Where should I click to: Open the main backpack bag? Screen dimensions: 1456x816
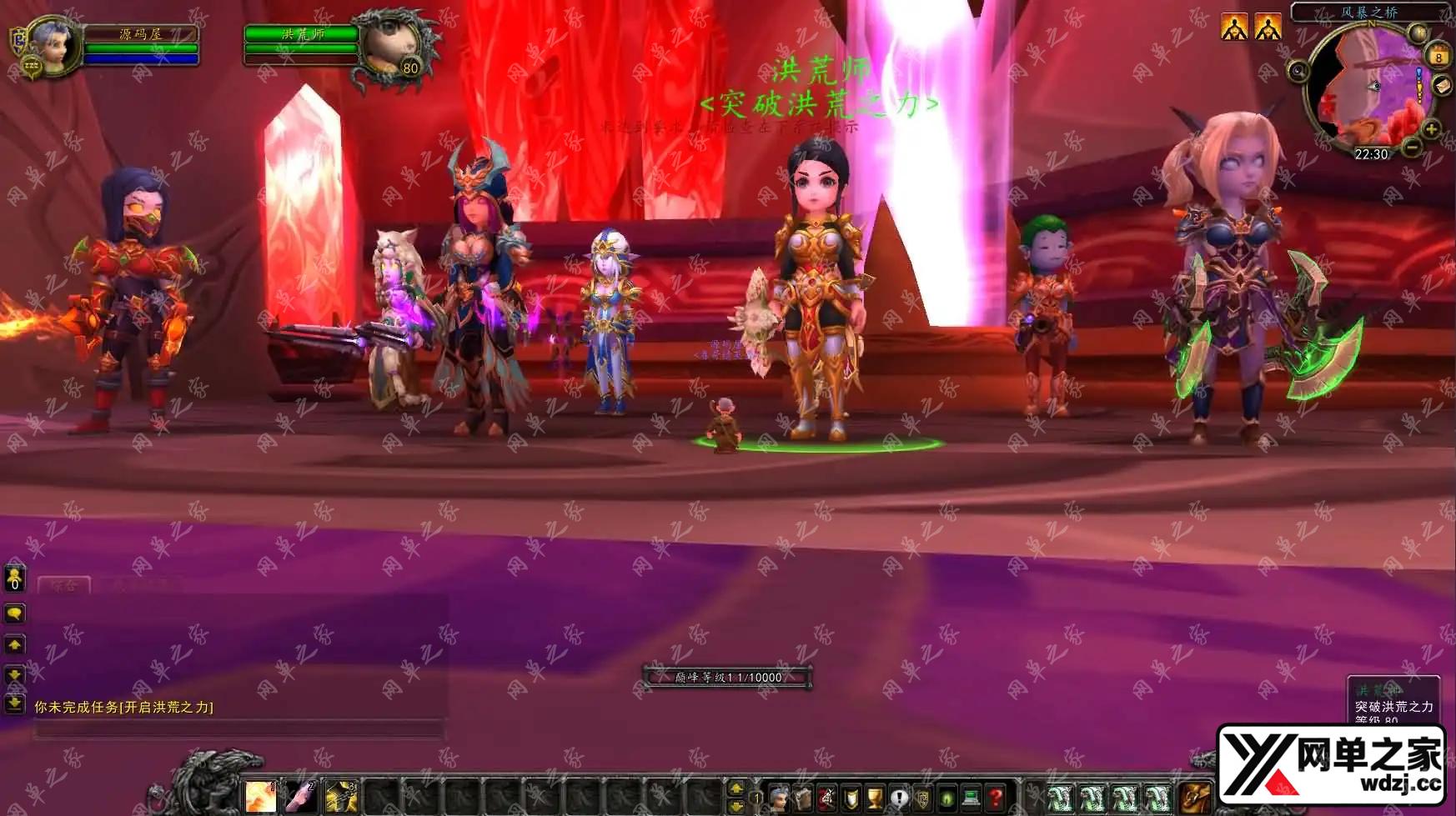[1193, 796]
